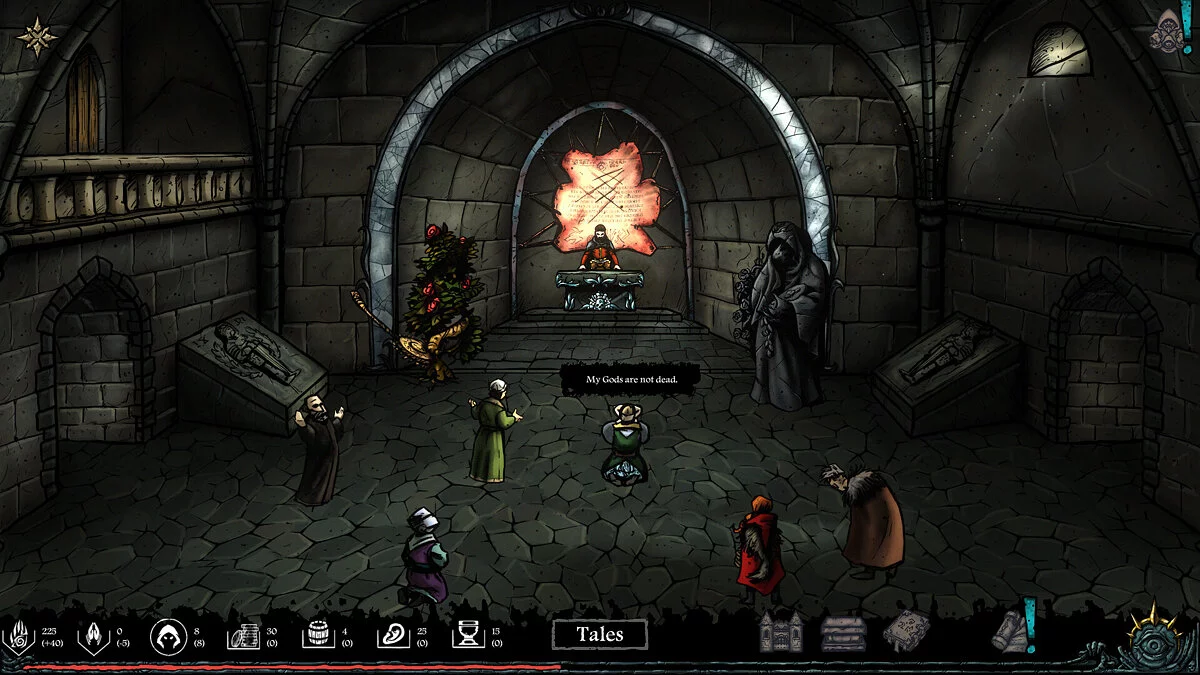
Task: Click the compass star icon
Action: [37, 37]
